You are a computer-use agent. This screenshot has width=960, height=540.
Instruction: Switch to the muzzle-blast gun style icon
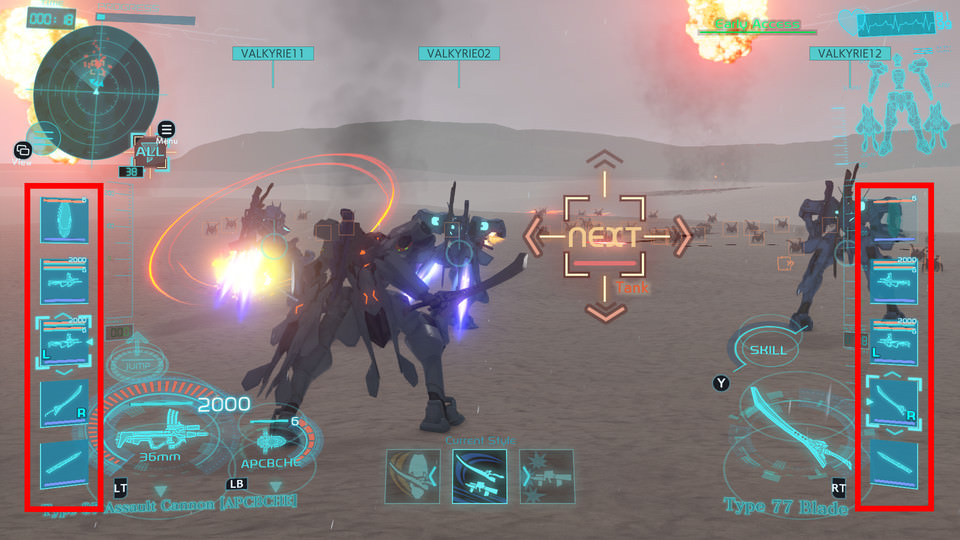pos(547,476)
